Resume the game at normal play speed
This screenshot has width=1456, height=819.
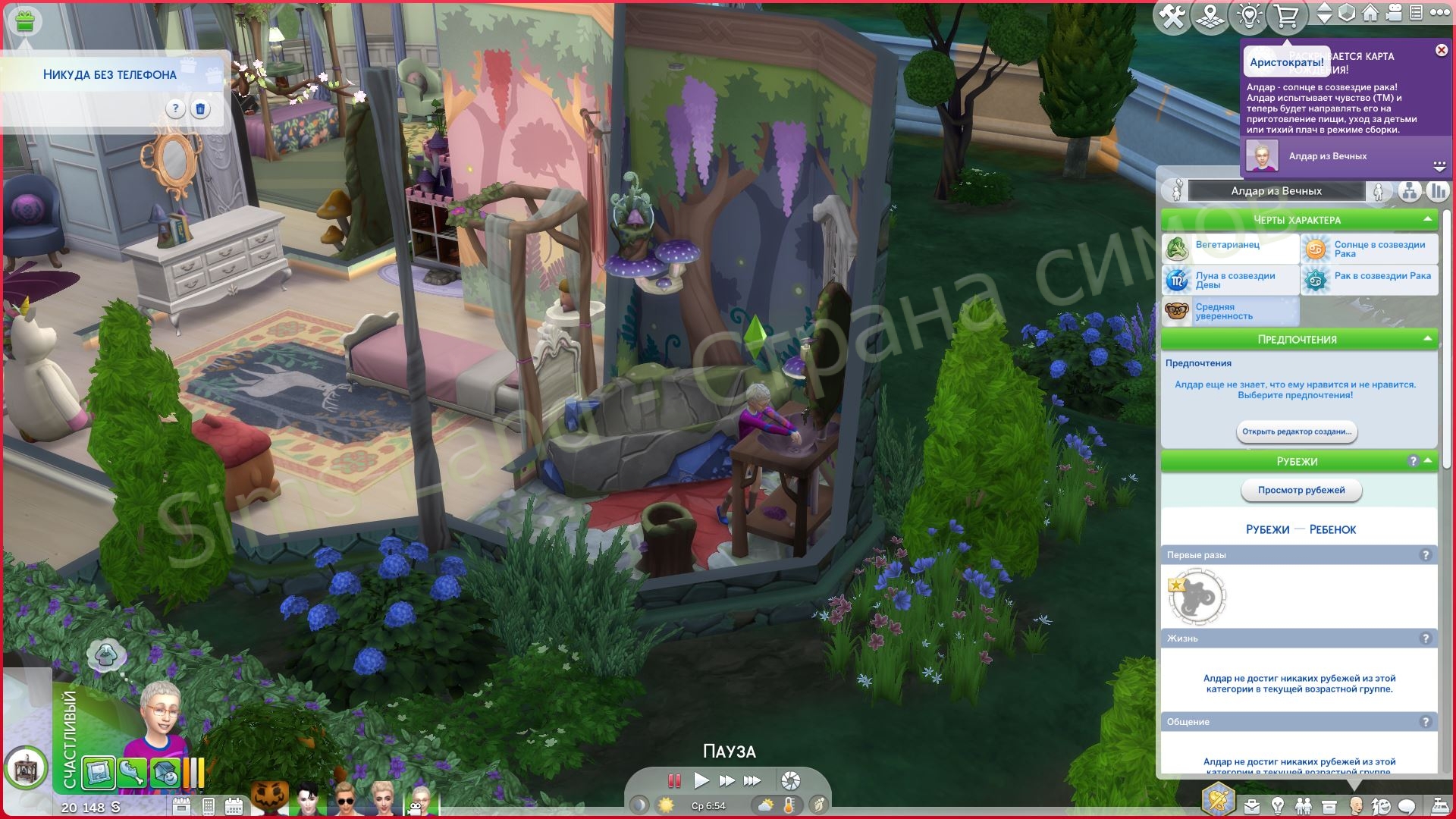(x=701, y=780)
